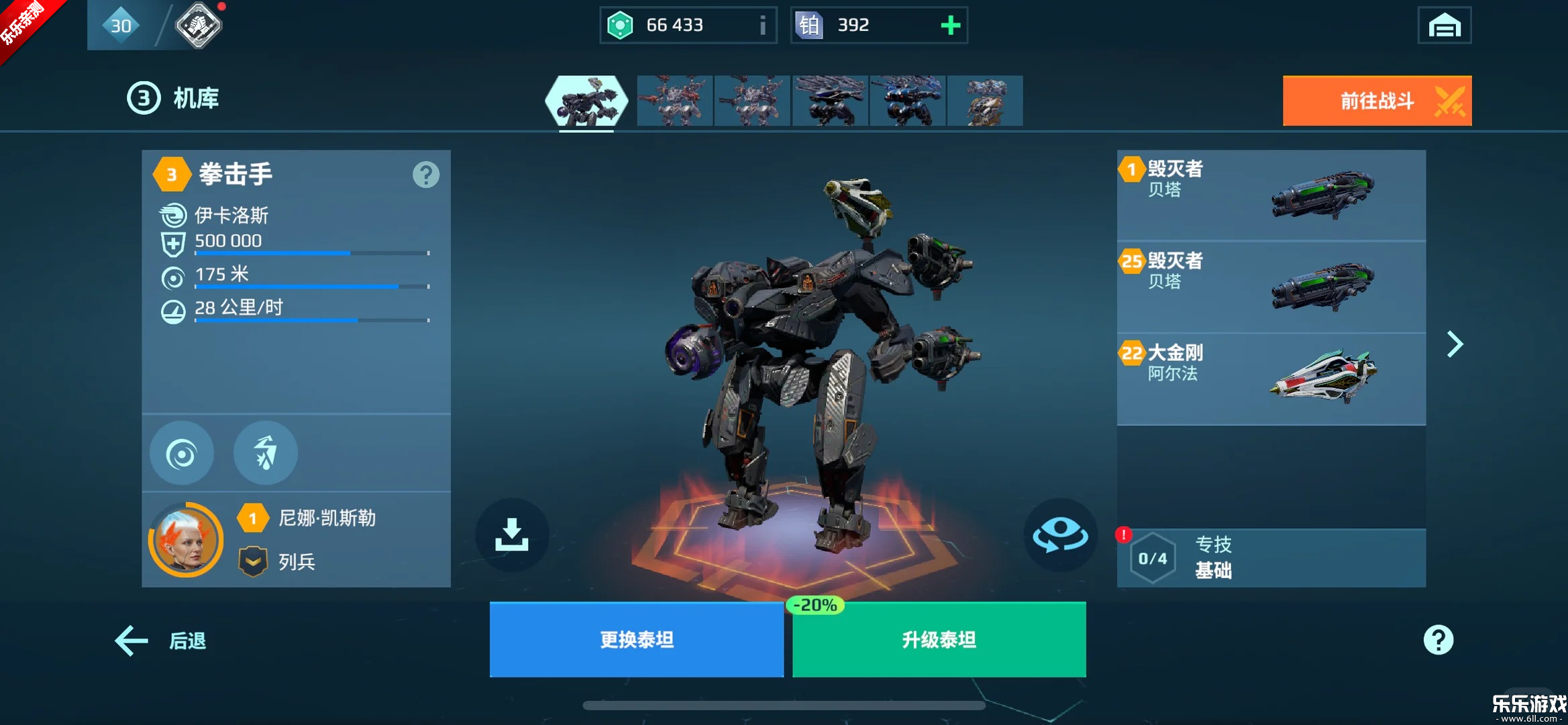Switch to the last robot thumbnail

(x=984, y=101)
